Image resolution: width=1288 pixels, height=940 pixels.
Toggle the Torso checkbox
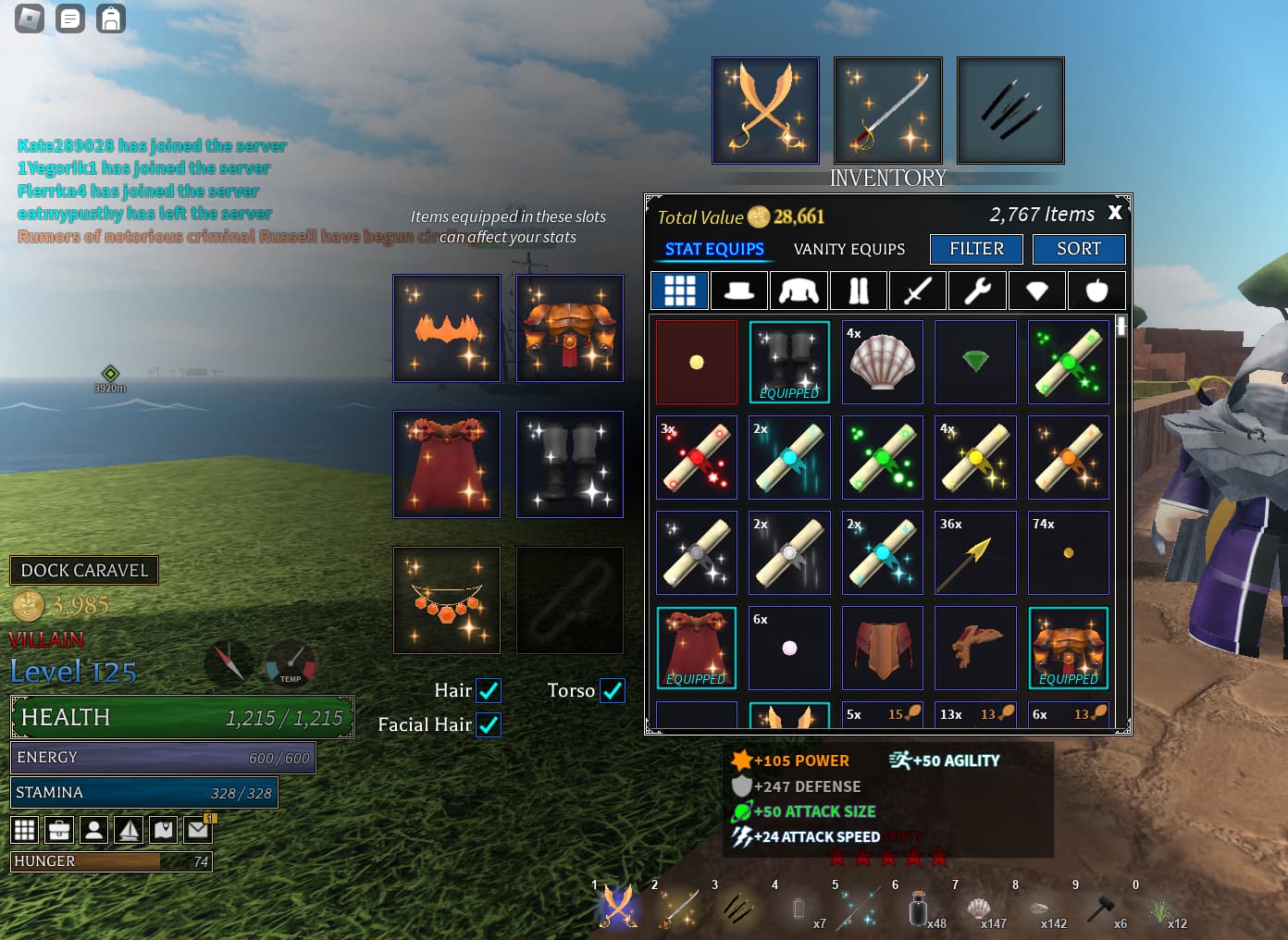click(x=613, y=690)
